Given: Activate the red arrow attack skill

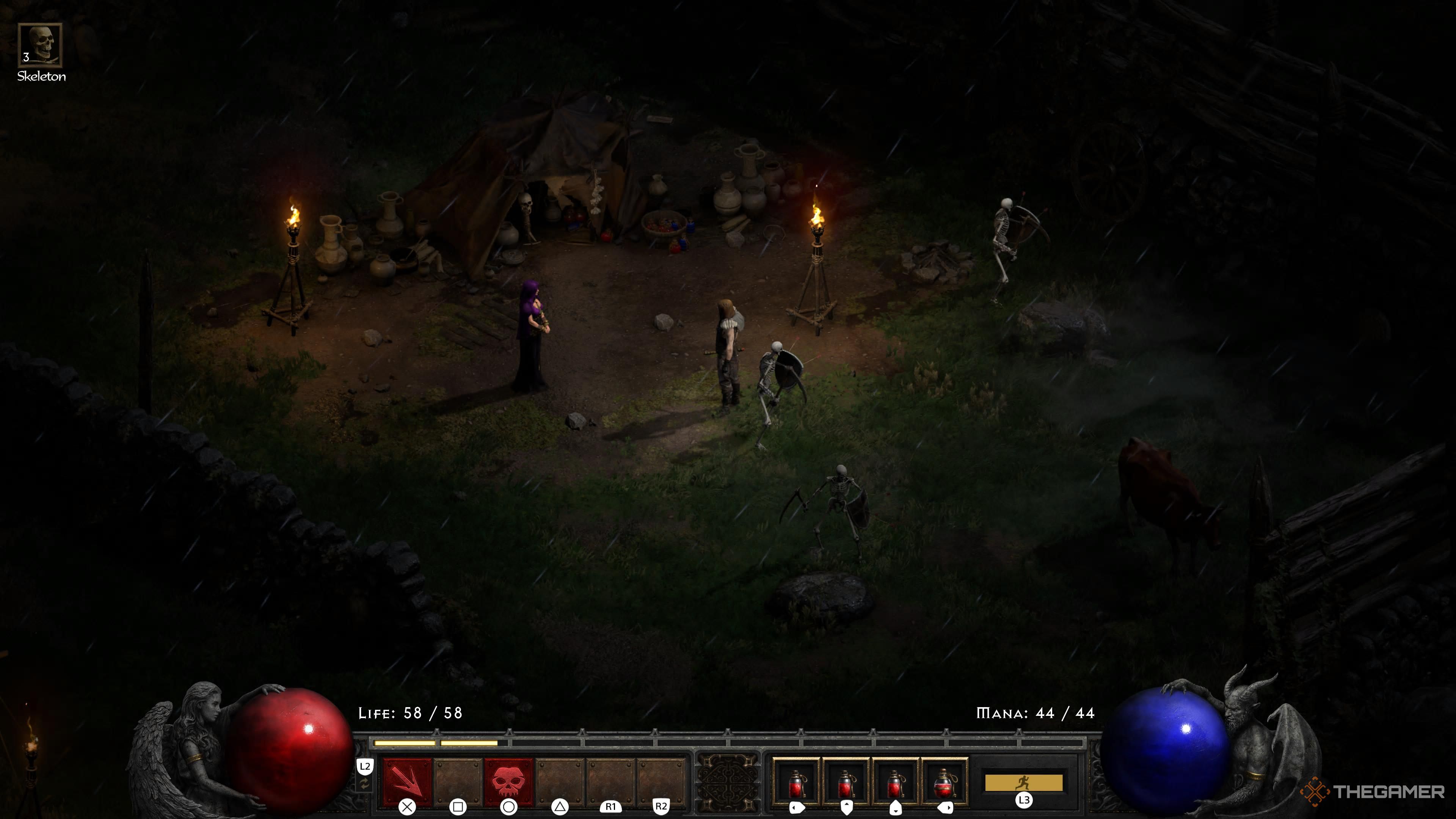Looking at the screenshot, I should tap(407, 782).
